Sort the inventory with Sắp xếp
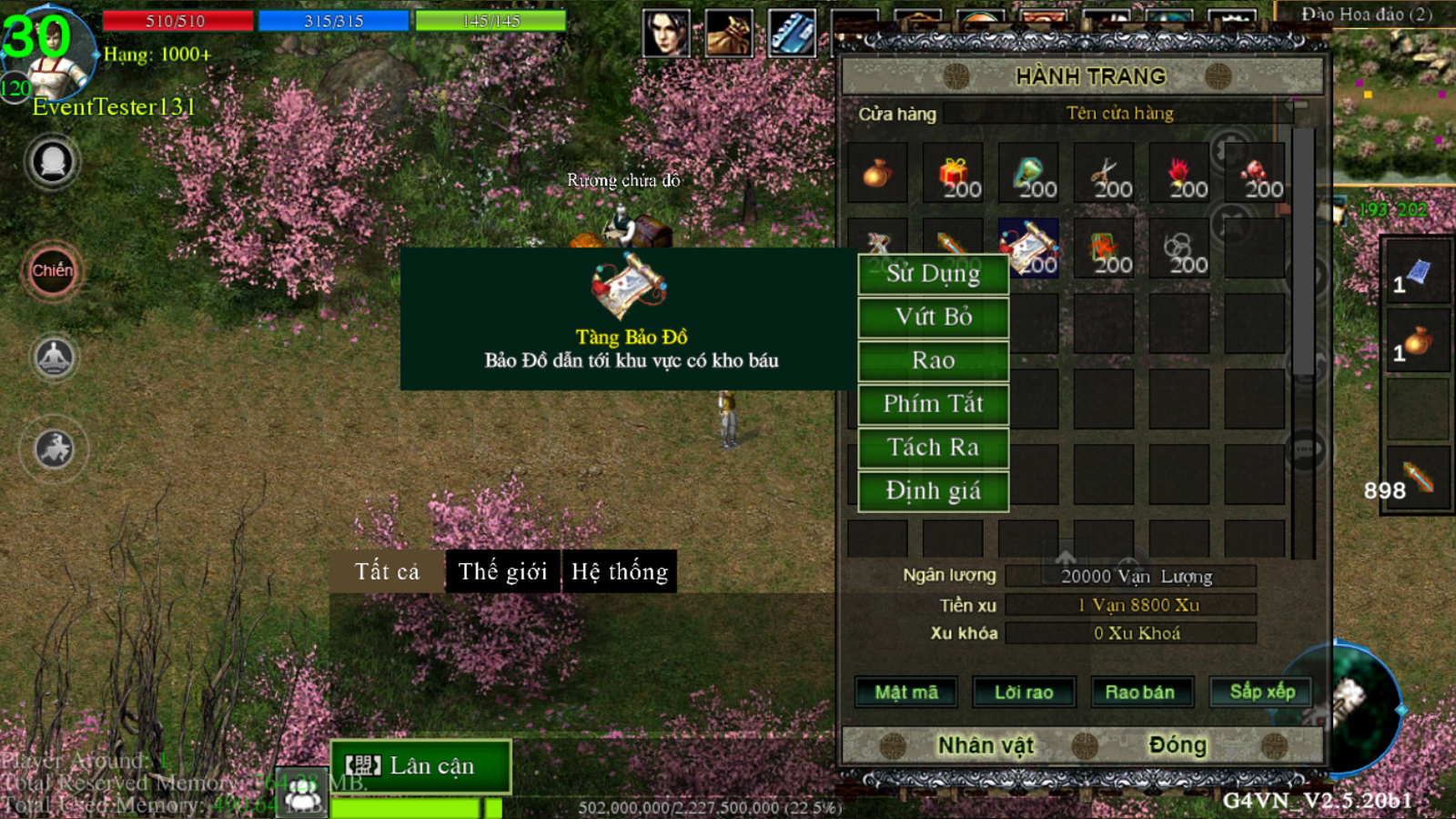Image resolution: width=1456 pixels, height=819 pixels. point(1261,692)
